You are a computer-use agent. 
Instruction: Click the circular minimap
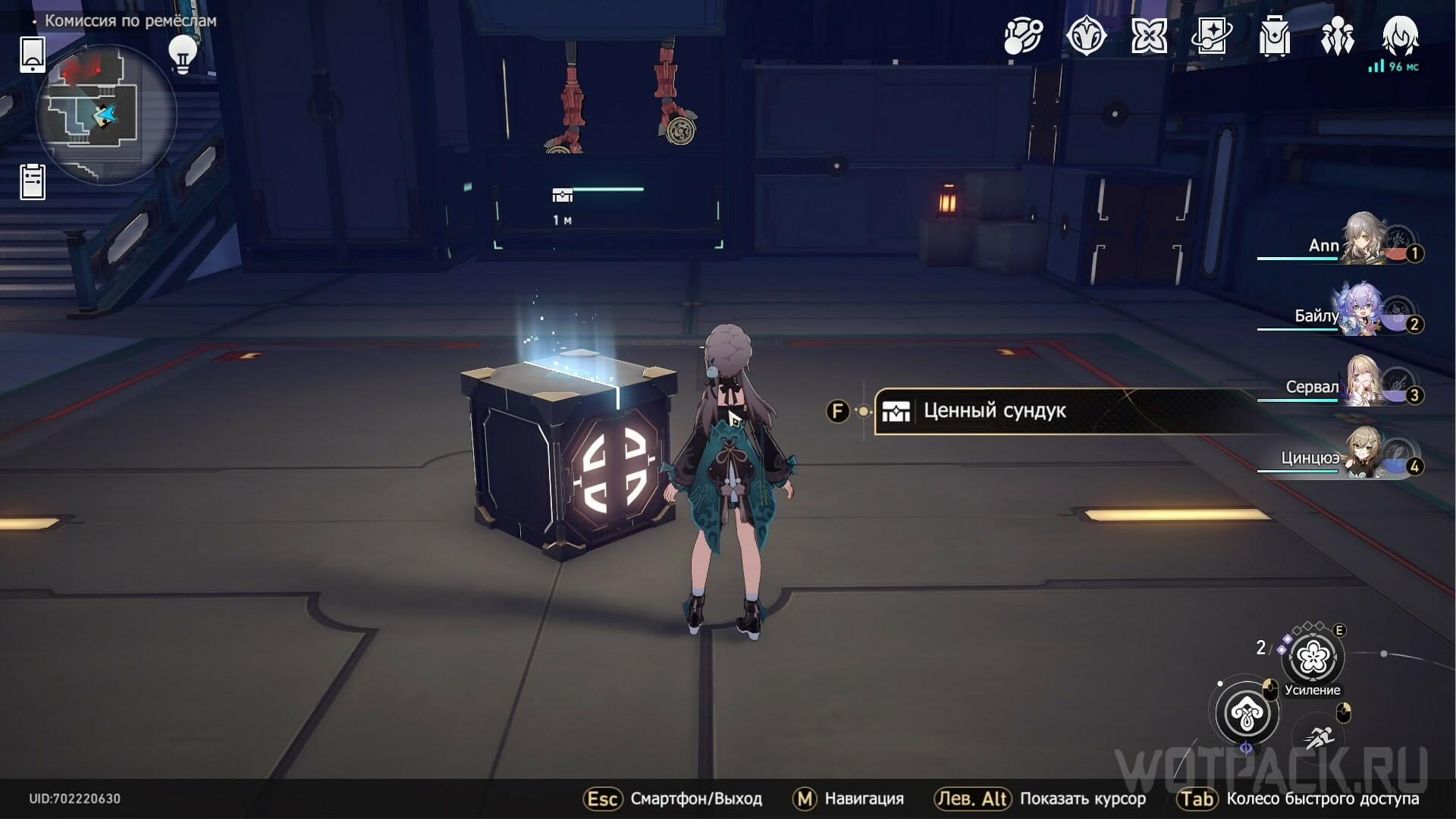[106, 115]
